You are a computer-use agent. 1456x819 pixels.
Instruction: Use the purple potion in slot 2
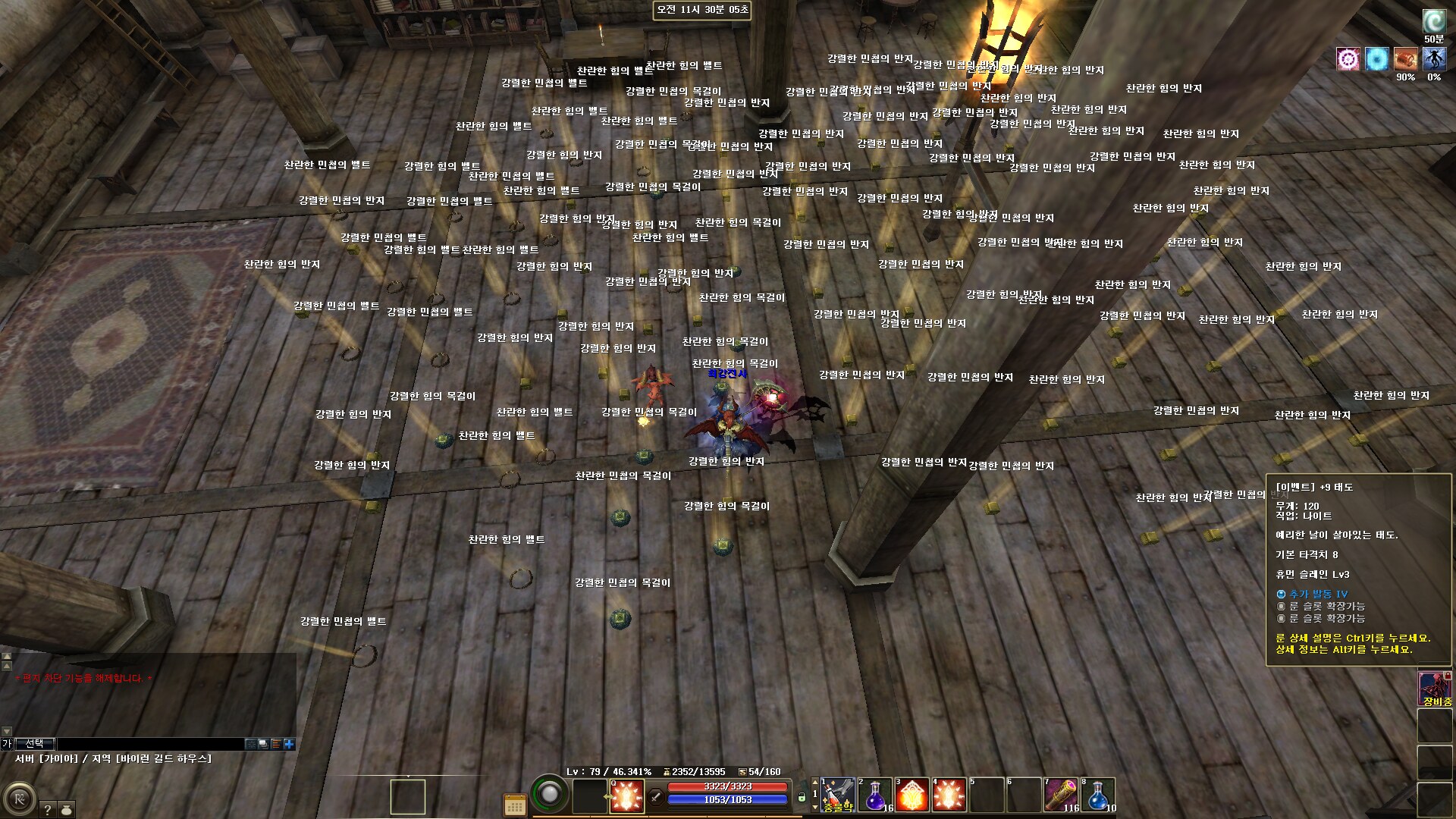[x=874, y=795]
